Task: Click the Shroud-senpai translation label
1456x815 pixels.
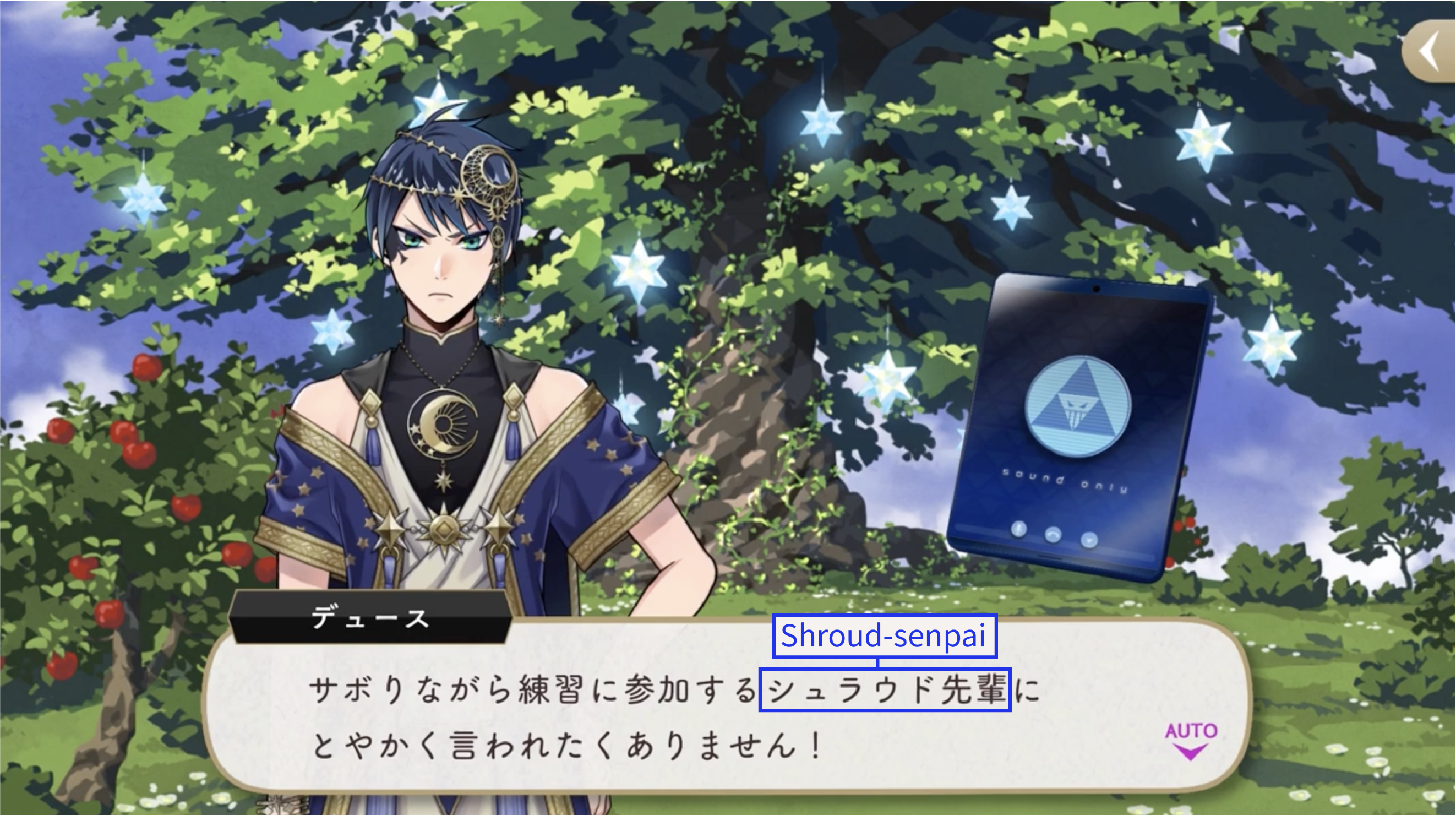Action: [x=884, y=636]
